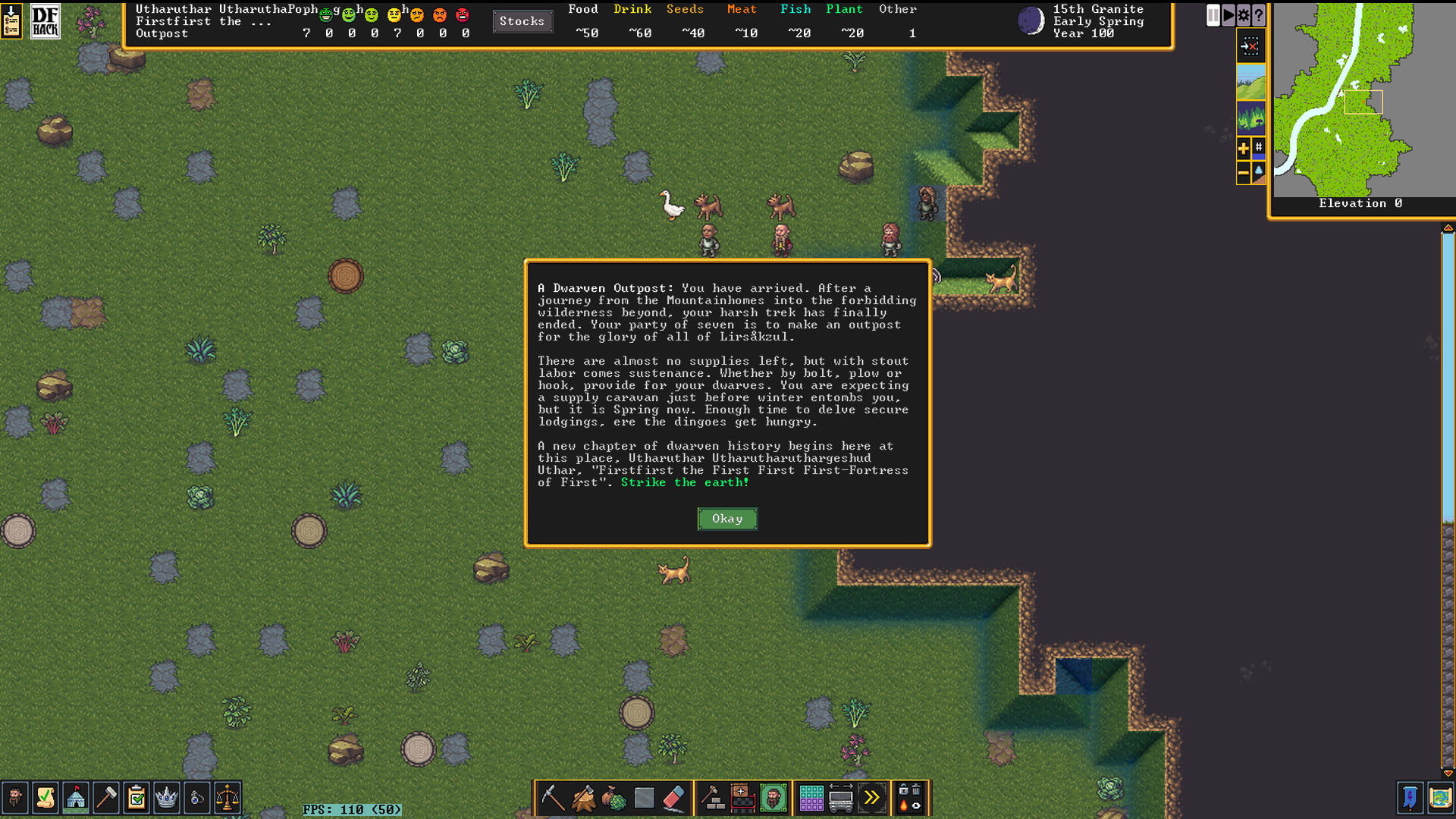Open the DFHack logo menu

[45, 21]
